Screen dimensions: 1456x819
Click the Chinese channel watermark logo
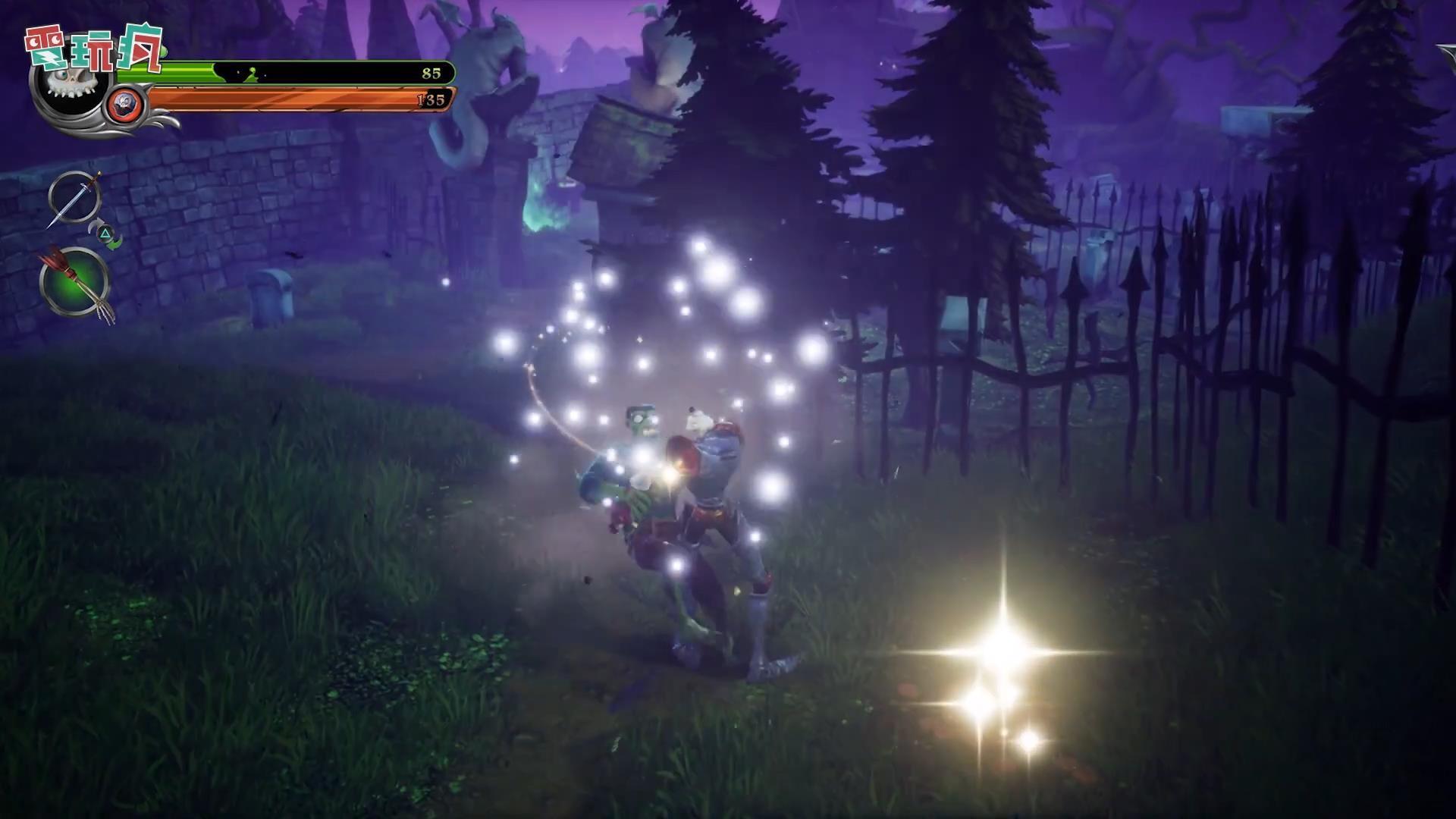(x=94, y=49)
